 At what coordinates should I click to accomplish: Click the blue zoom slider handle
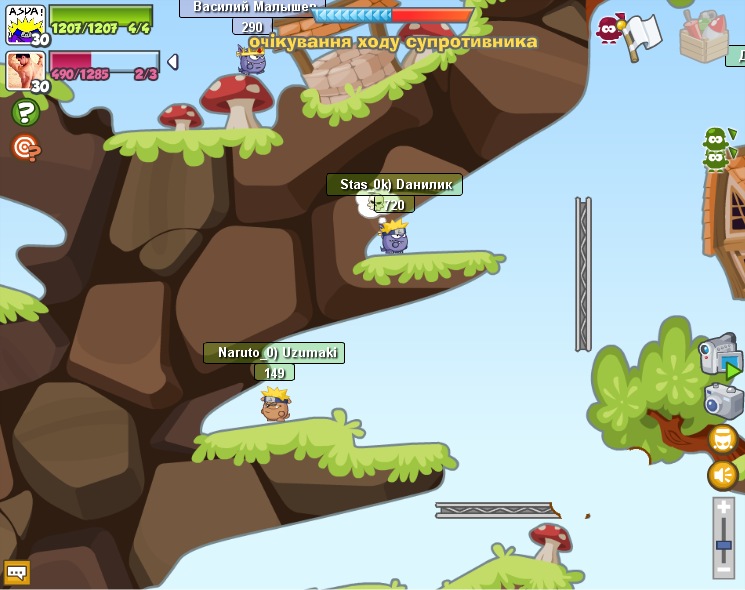724,545
